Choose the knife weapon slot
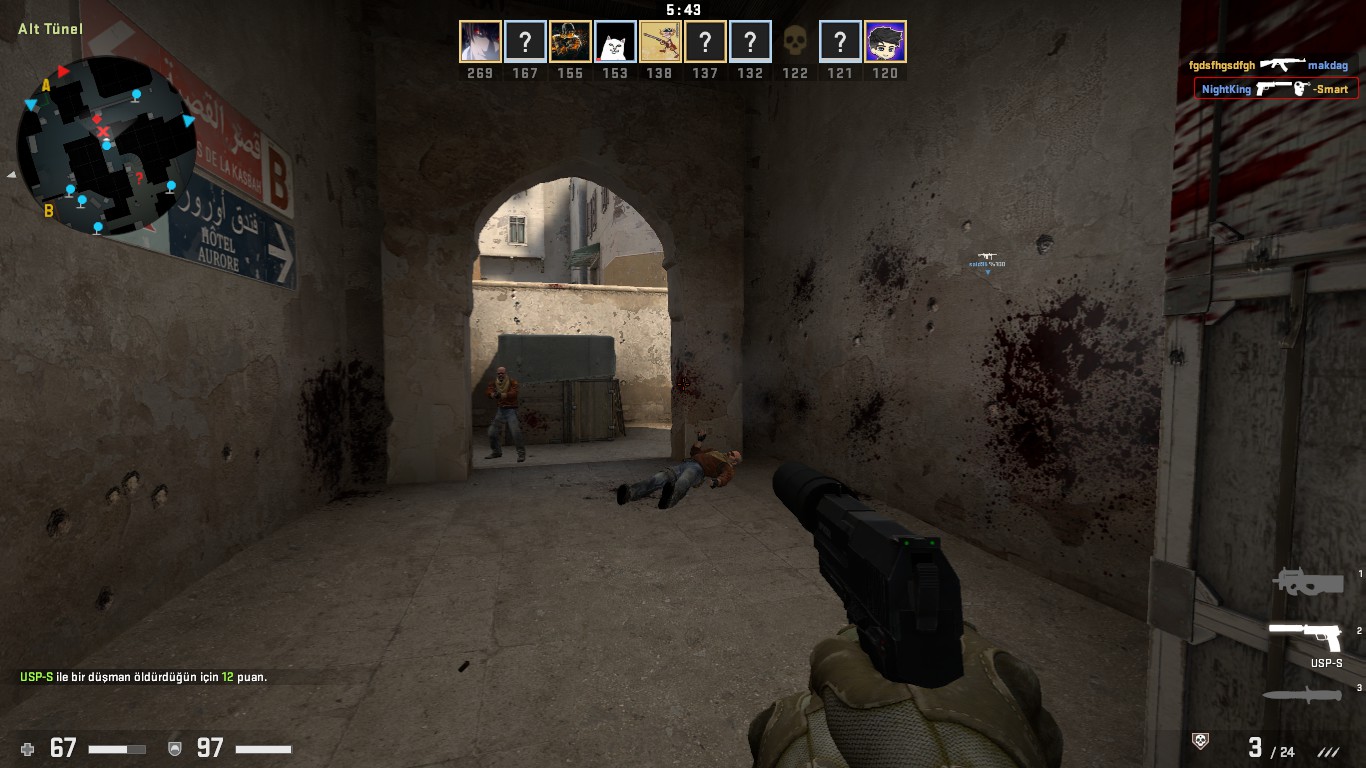Viewport: 1366px width, 768px height. (x=1301, y=695)
